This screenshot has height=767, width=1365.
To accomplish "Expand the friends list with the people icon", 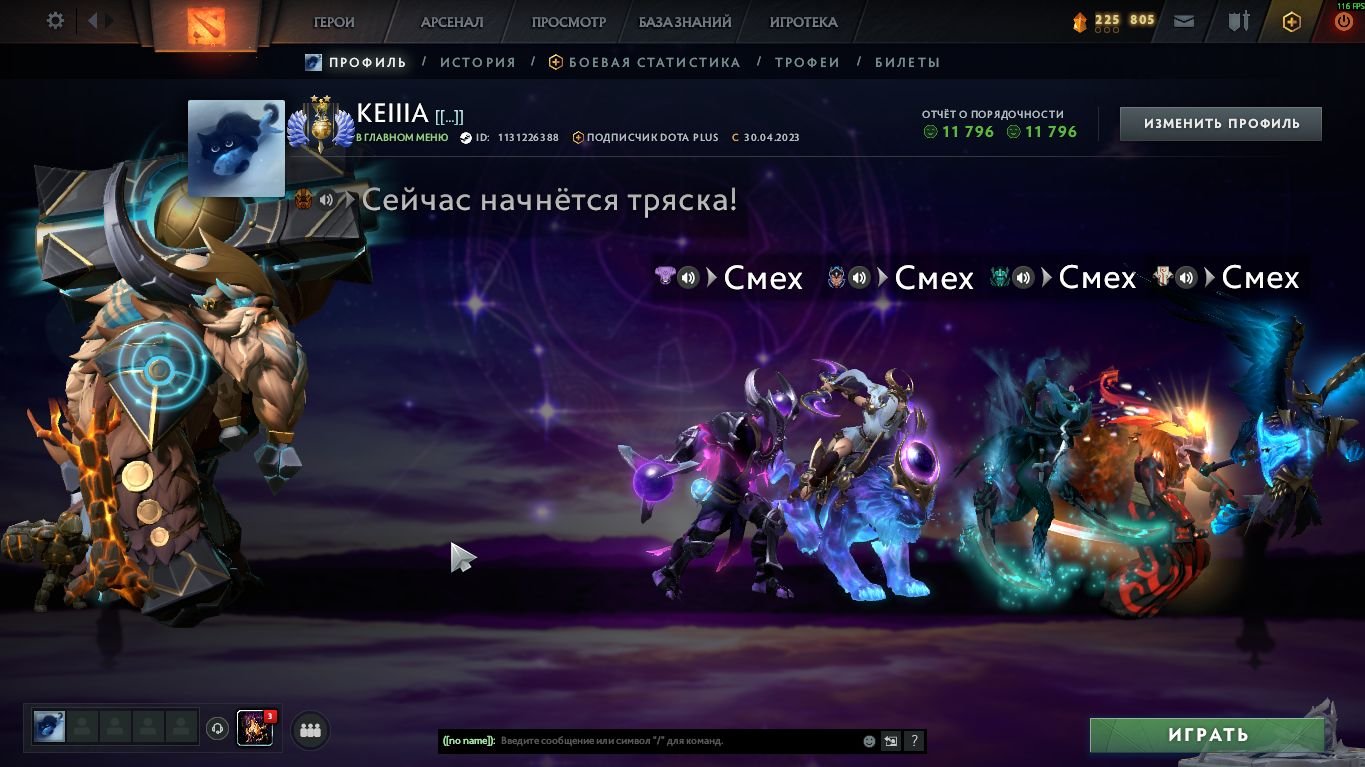I will [x=309, y=730].
